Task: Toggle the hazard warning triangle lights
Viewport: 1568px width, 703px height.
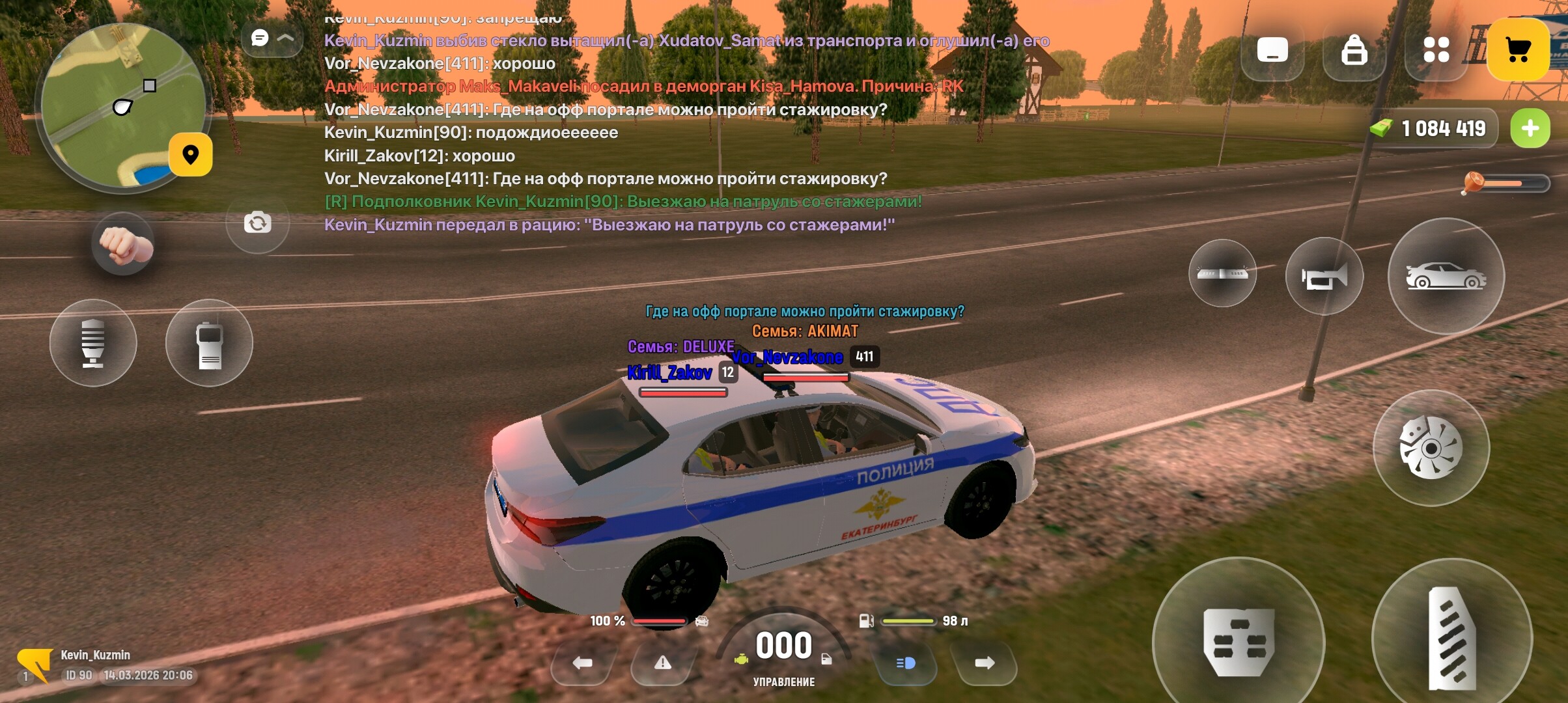Action: pos(662,663)
